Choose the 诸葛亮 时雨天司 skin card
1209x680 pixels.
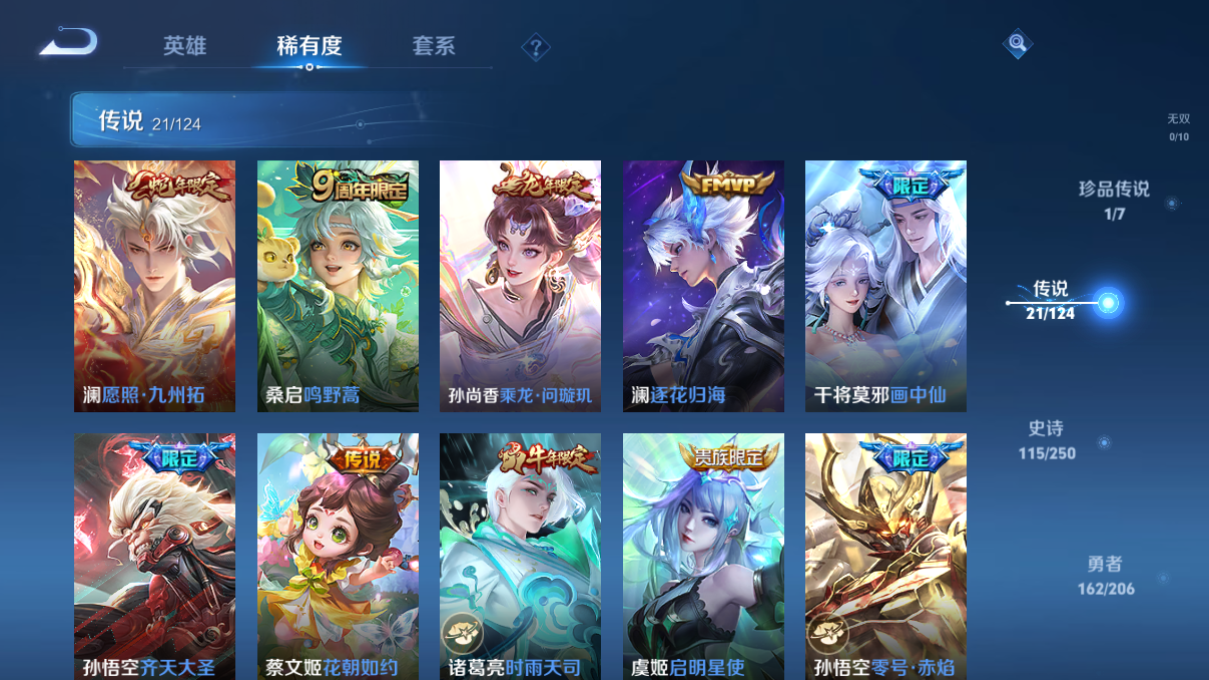click(x=520, y=556)
